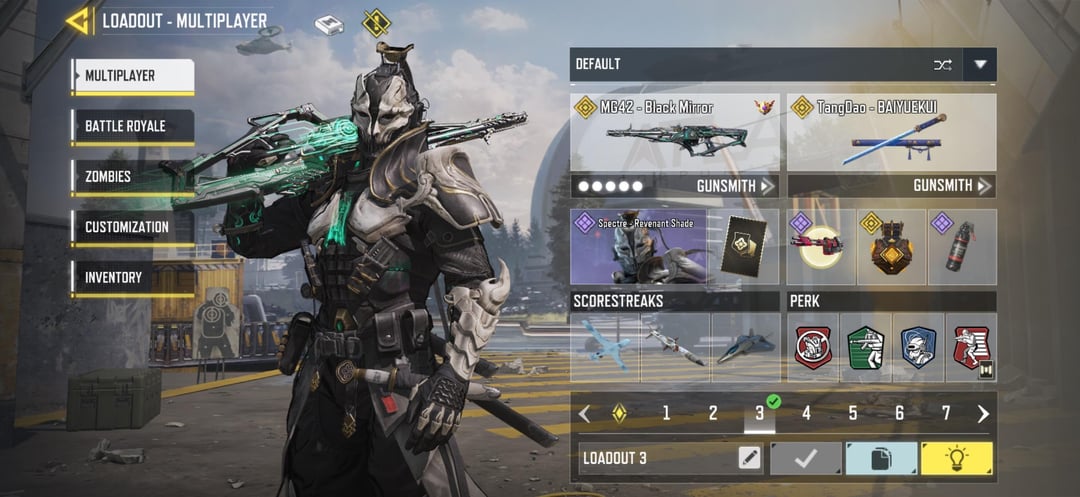Image resolution: width=1080 pixels, height=497 pixels.
Task: Select the TangDao BAIYUEKUI secondary weapon
Action: [891, 135]
